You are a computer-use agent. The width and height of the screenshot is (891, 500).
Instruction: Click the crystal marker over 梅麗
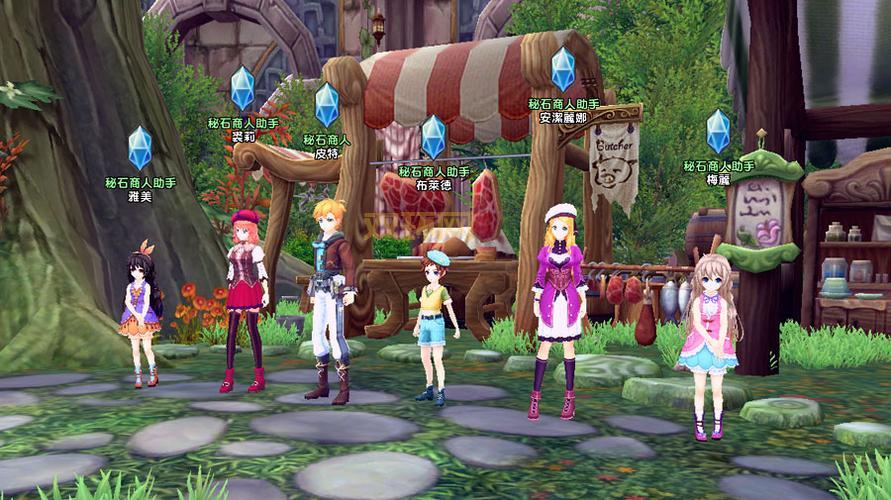click(x=718, y=131)
